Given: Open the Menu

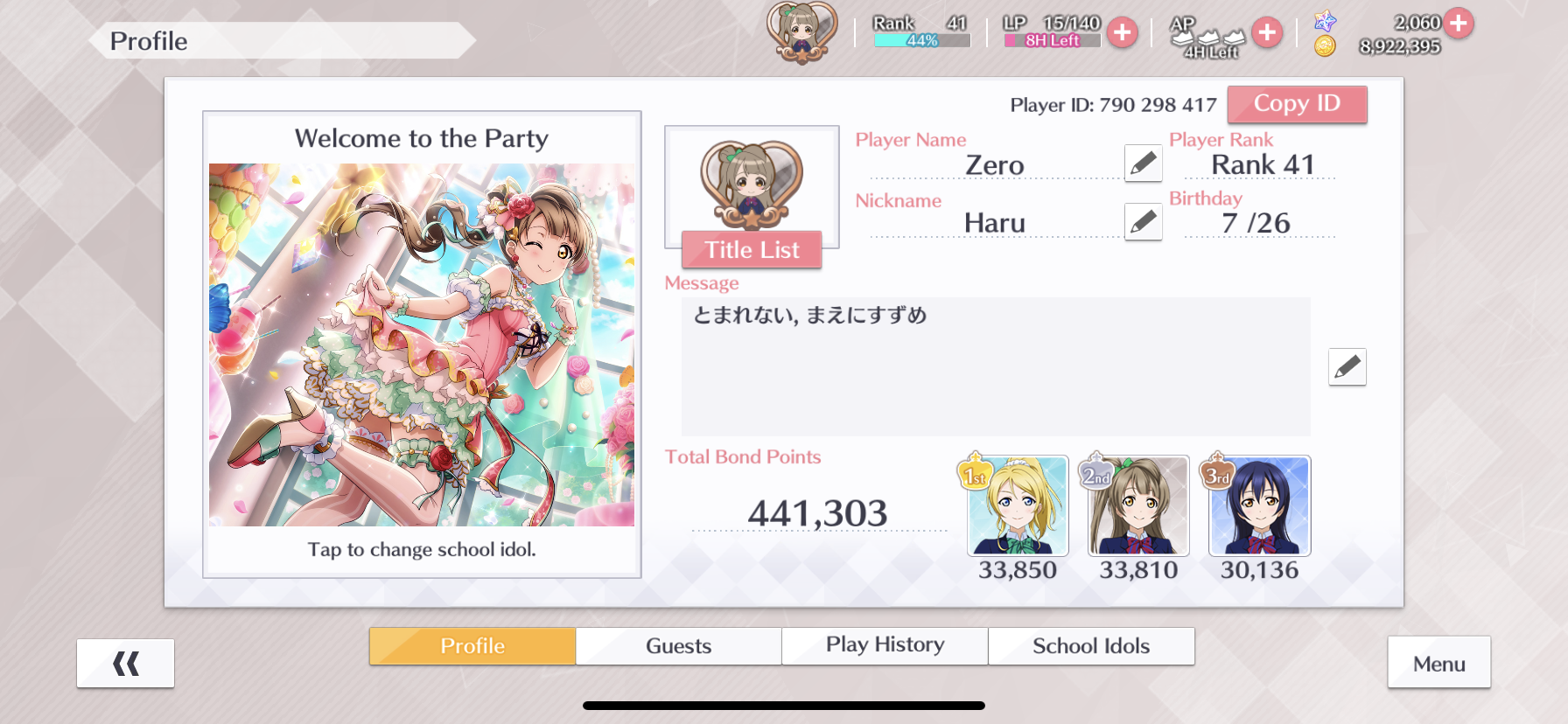Looking at the screenshot, I should pyautogui.click(x=1438, y=664).
